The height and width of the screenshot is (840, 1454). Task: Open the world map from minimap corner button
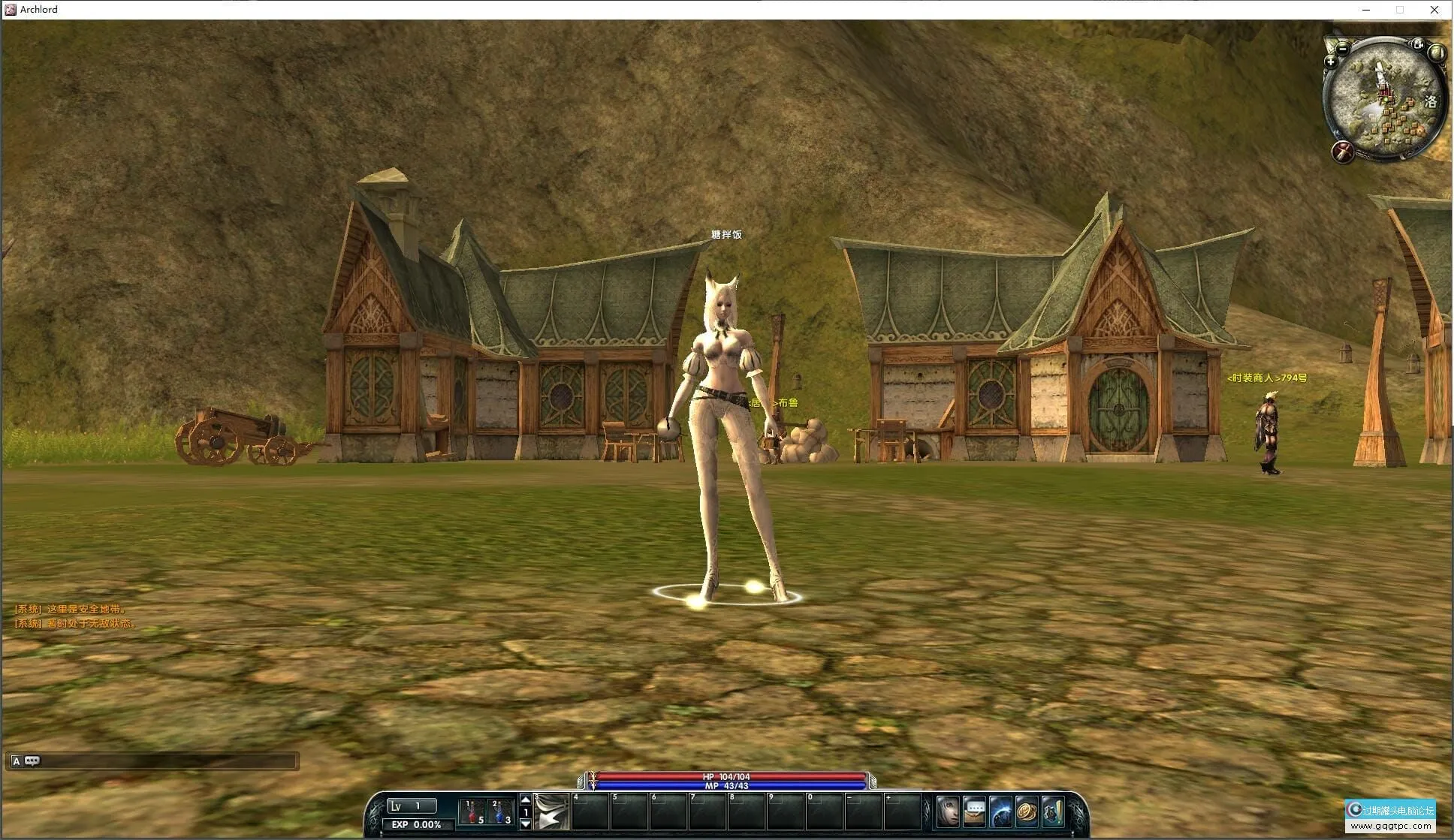(1436, 53)
